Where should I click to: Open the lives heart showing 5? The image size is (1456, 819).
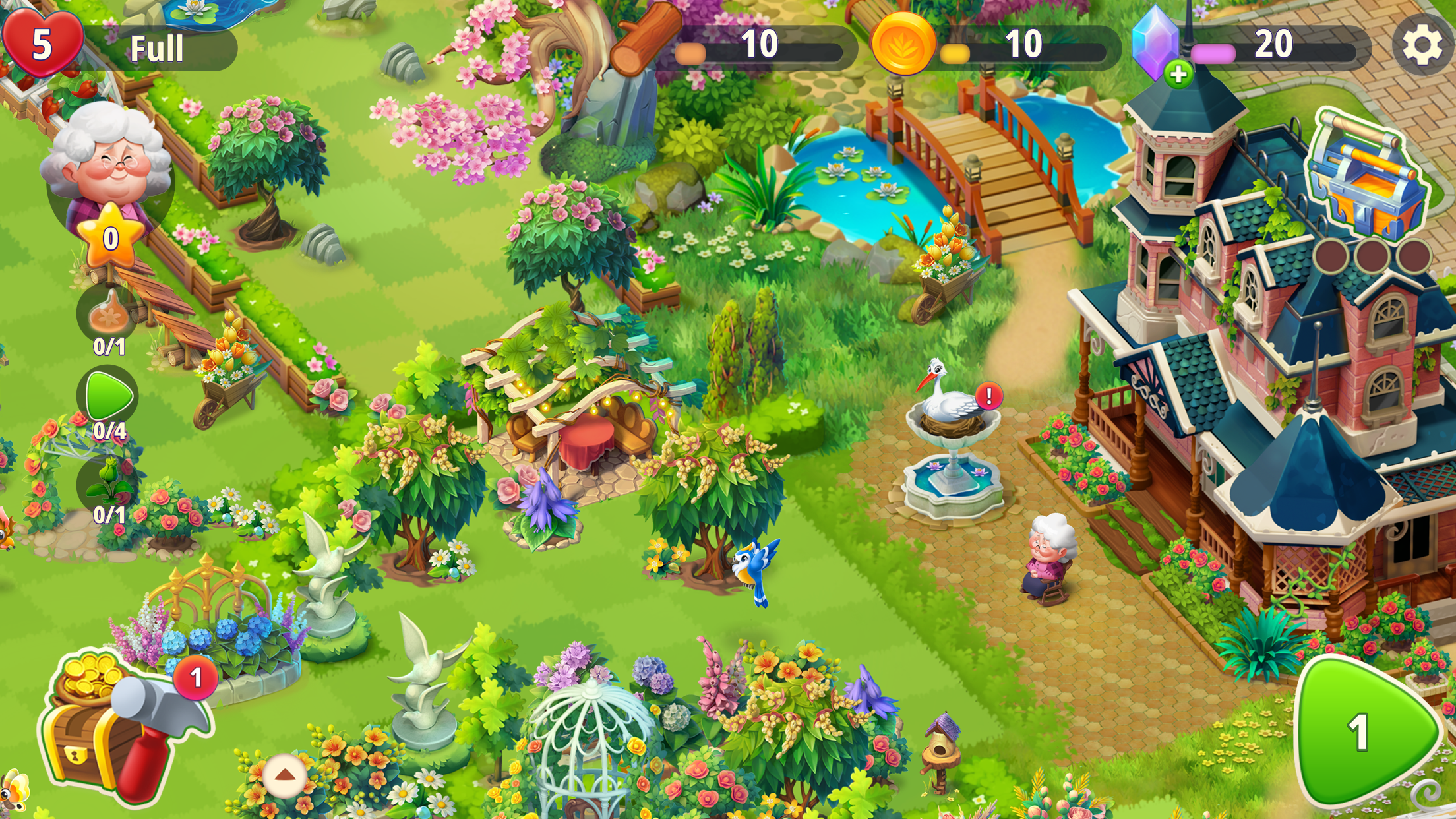tap(43, 44)
